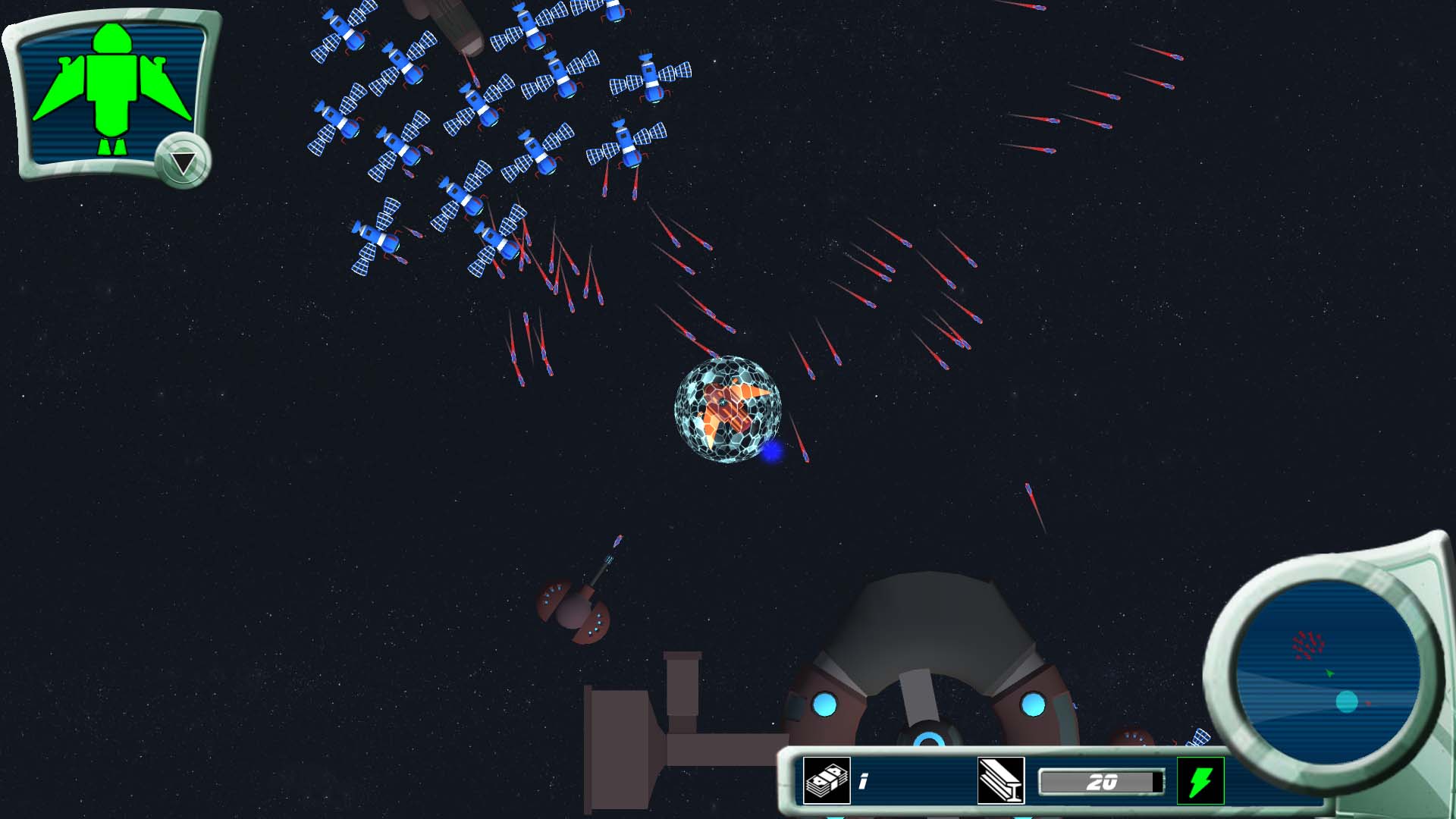
Task: Activate the green lightning bolt icon
Action: [1200, 780]
